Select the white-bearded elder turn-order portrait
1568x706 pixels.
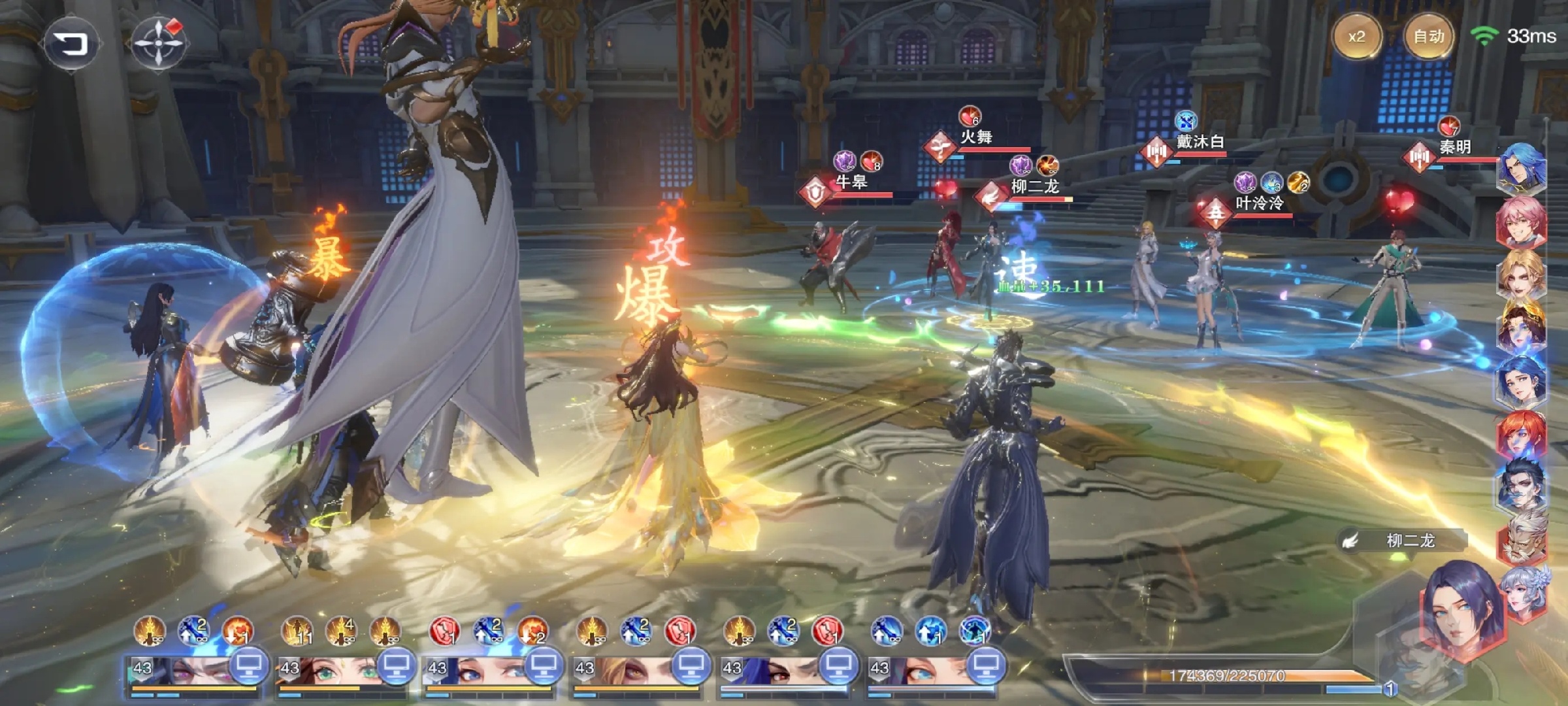(x=1522, y=539)
